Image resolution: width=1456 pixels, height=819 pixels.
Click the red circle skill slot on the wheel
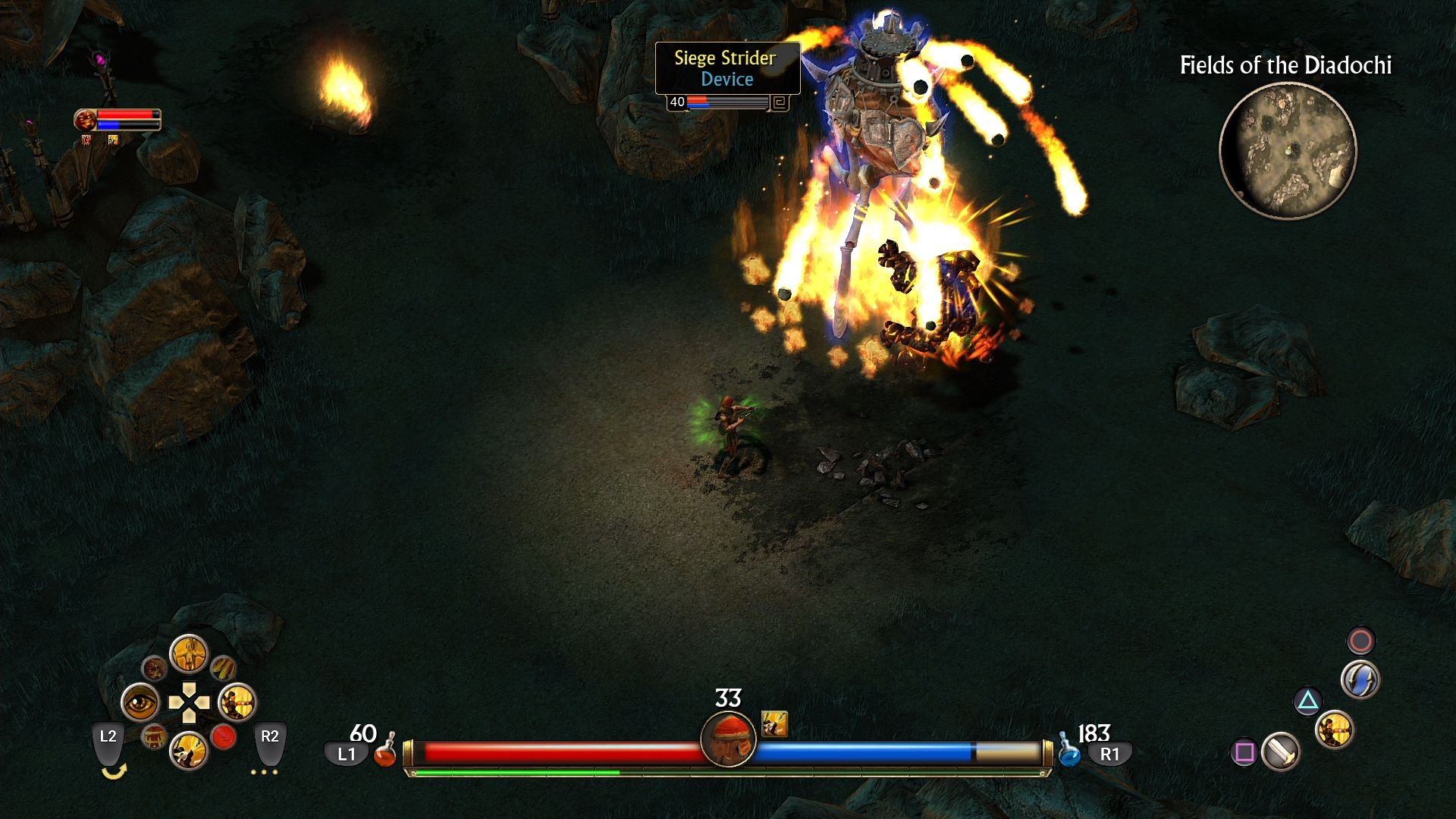click(223, 737)
